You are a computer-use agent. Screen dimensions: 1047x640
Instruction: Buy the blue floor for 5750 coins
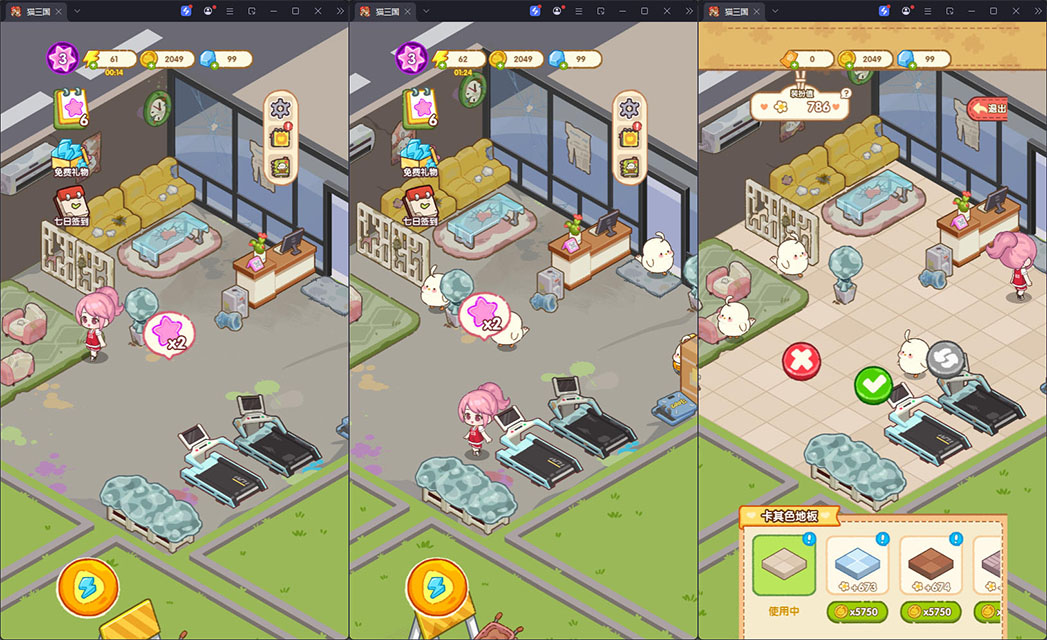[857, 611]
